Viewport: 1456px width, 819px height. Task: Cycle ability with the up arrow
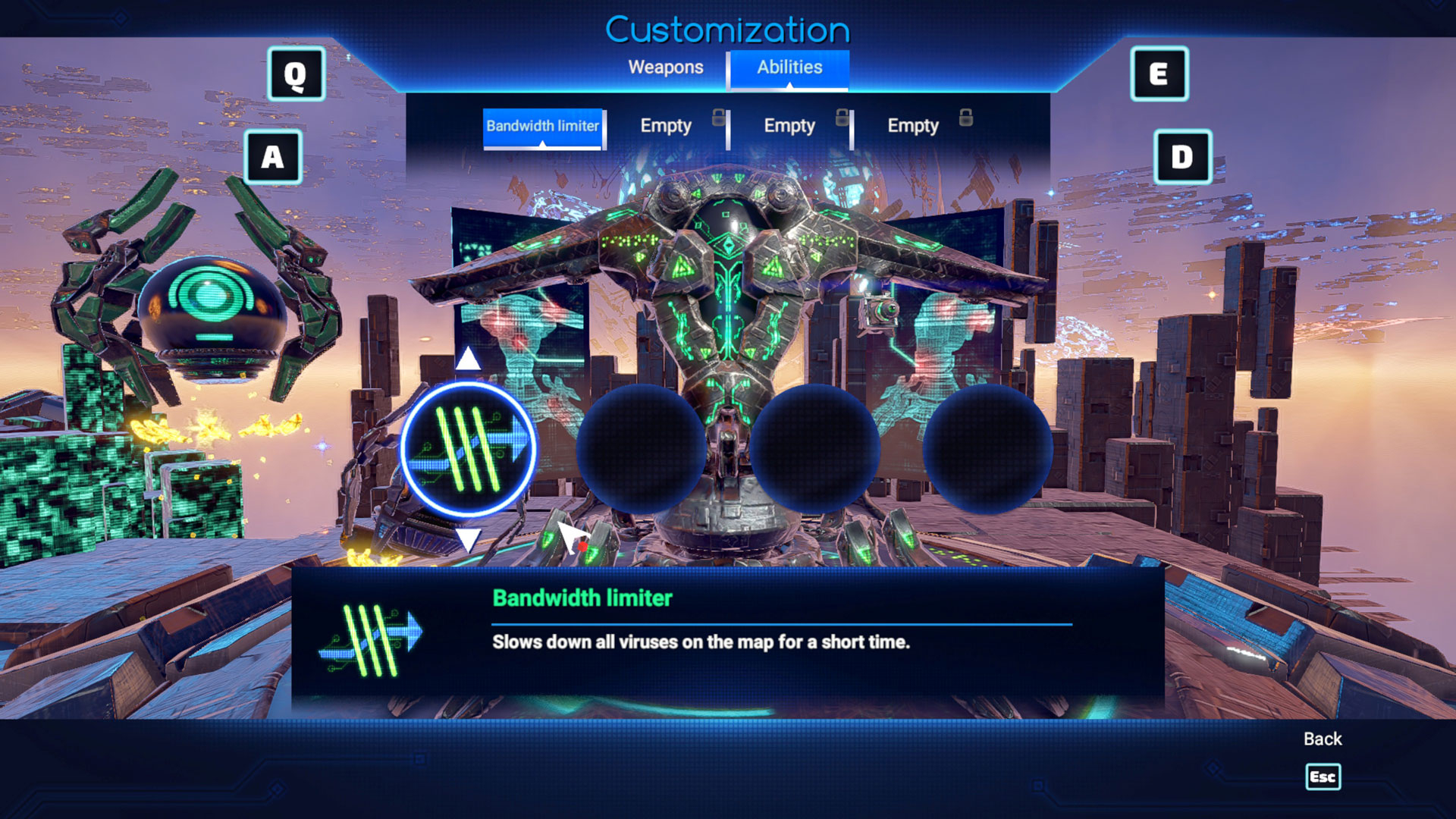pyautogui.click(x=468, y=359)
